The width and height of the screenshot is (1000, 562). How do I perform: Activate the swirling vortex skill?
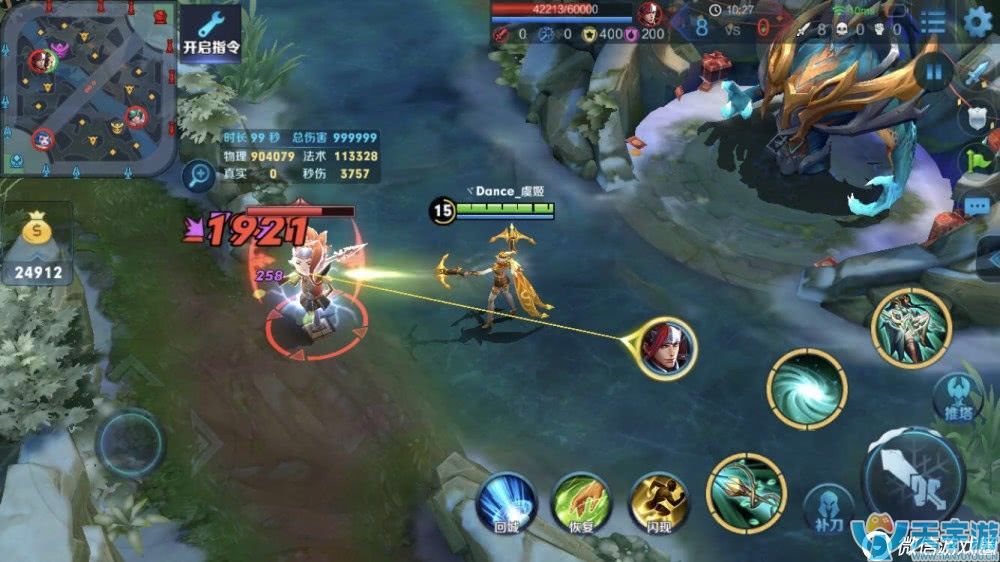(807, 389)
